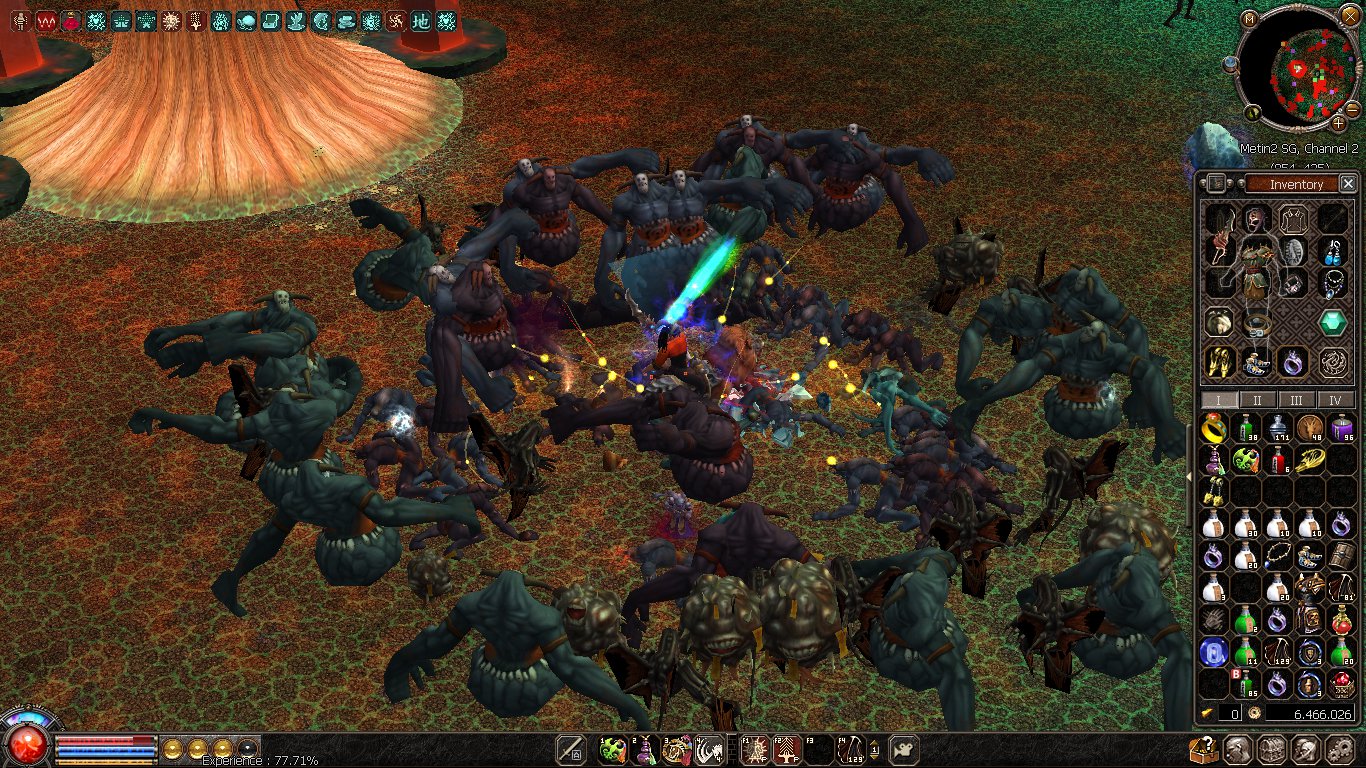Viewport: 1366px width, 768px height.
Task: Open the treasure chest help icon
Action: click(x=1203, y=750)
